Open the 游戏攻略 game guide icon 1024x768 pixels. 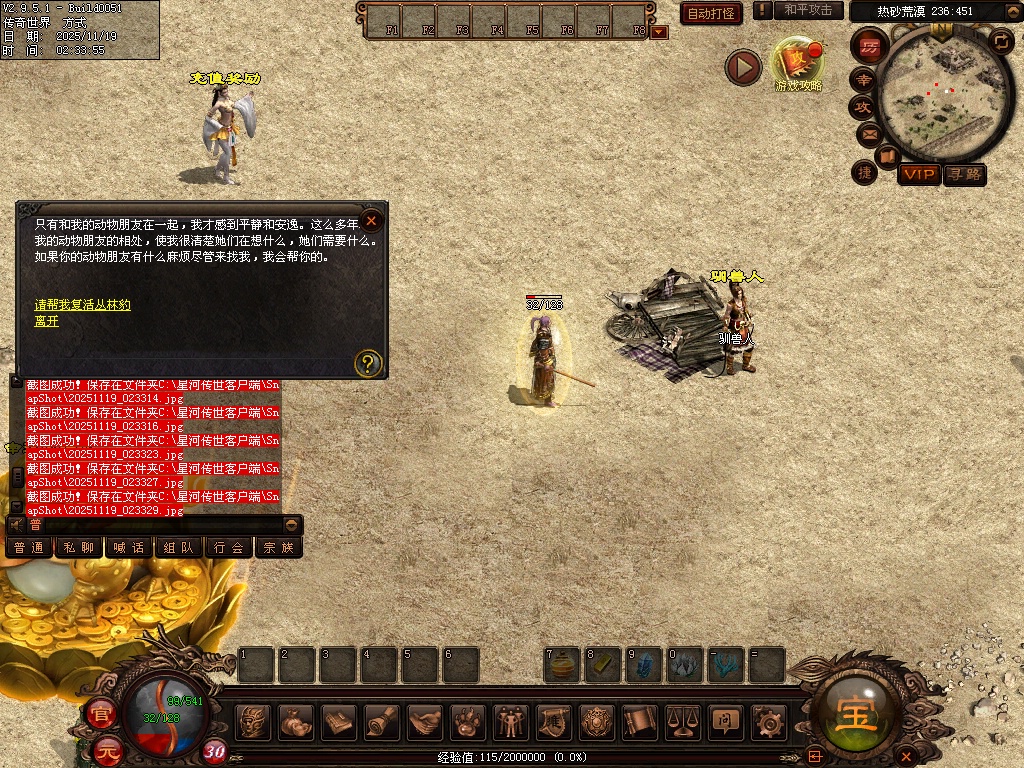pos(798,63)
